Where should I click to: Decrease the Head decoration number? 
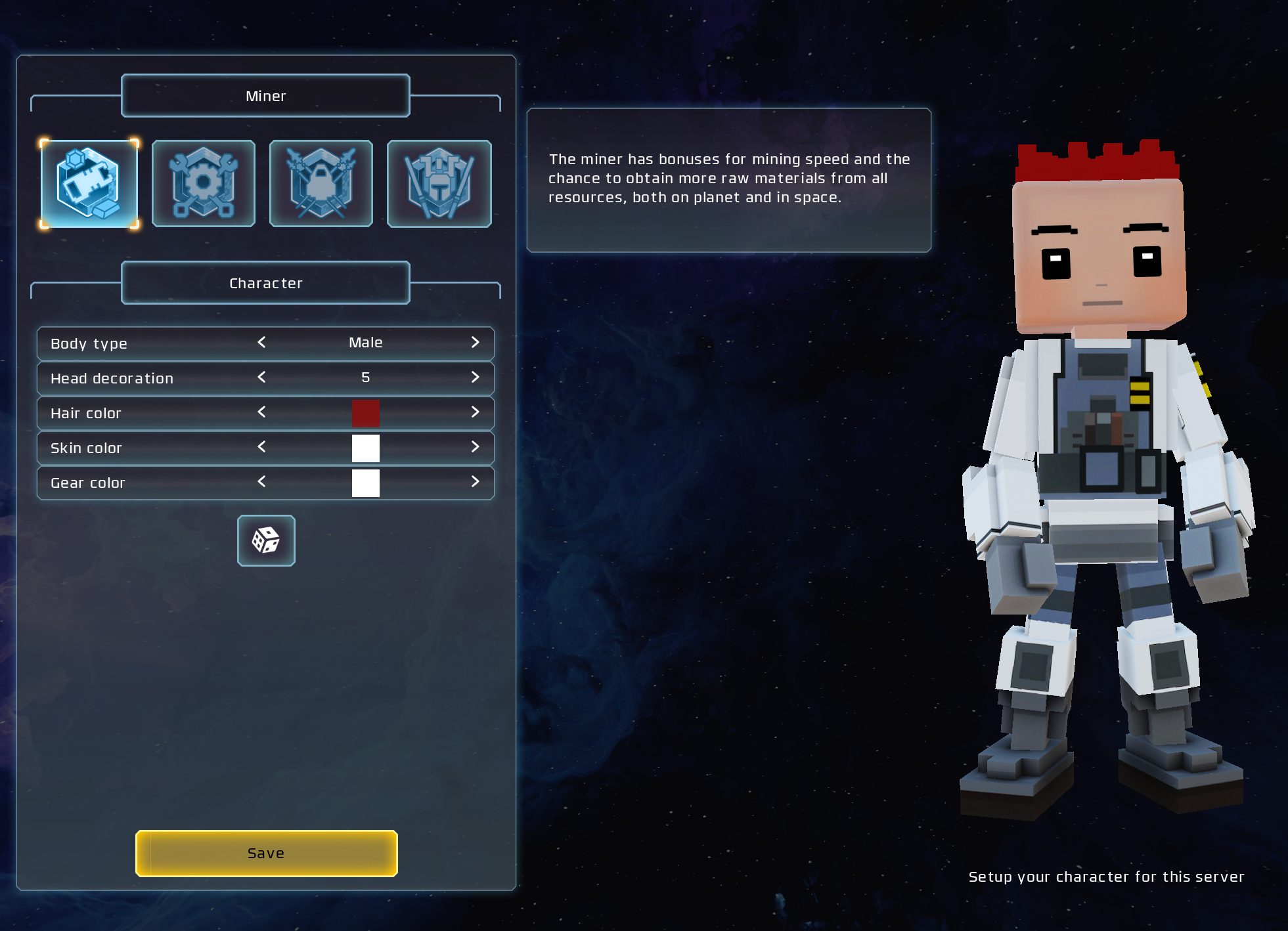[x=261, y=378]
